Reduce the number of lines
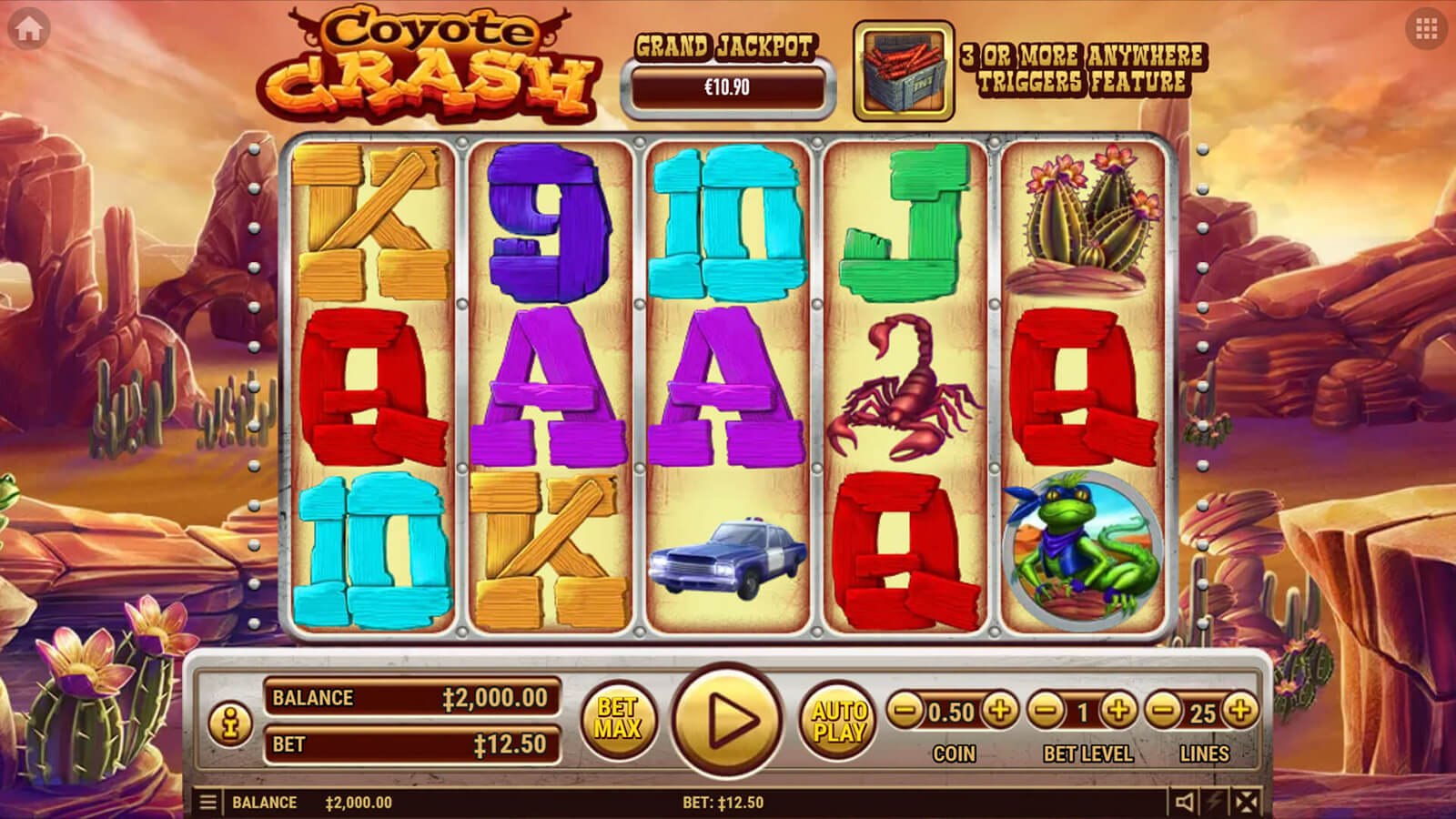This screenshot has height=819, width=1456. [x=1164, y=711]
